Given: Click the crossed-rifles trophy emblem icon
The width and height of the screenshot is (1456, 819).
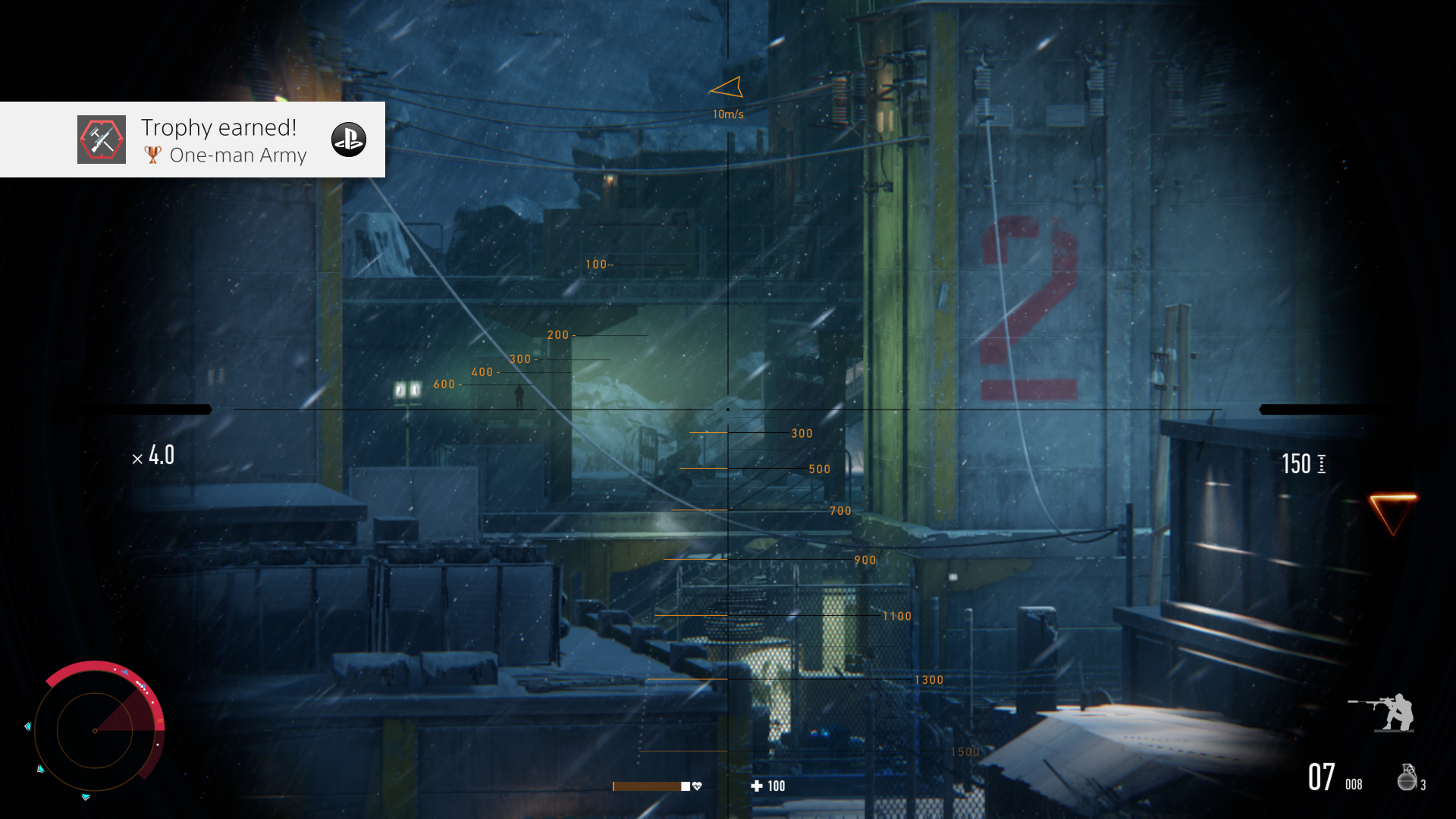Looking at the screenshot, I should (x=101, y=139).
